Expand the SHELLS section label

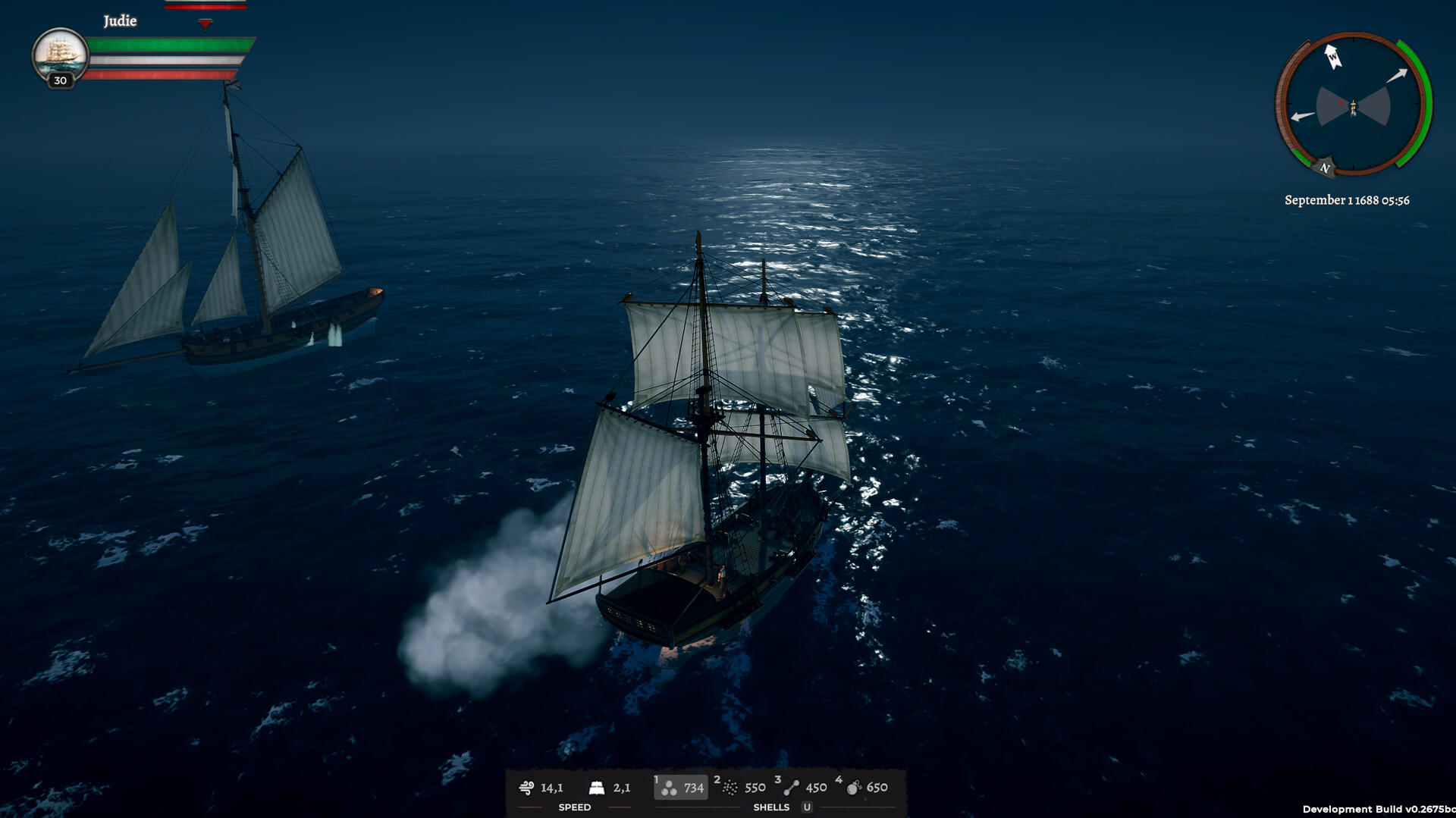click(x=770, y=807)
